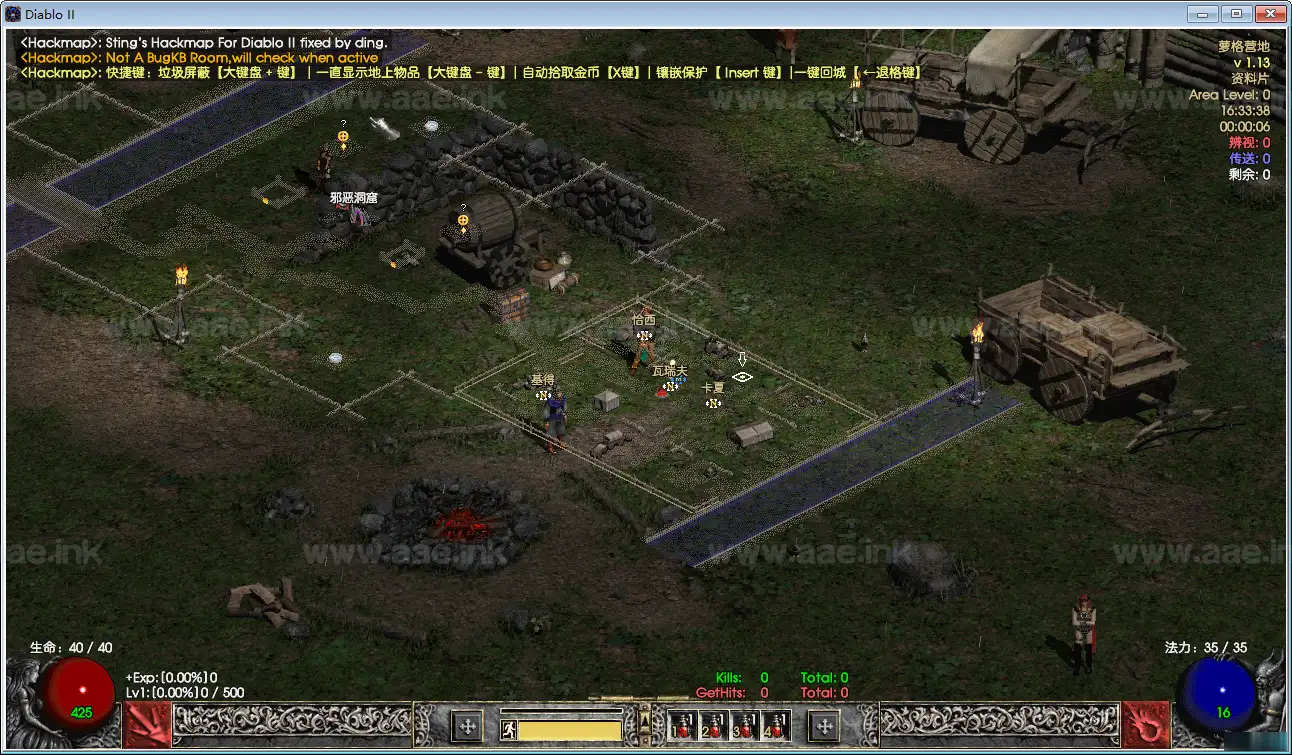Toggle the run/walk running-man button
Viewport: 1292px width, 755px height.
point(509,730)
